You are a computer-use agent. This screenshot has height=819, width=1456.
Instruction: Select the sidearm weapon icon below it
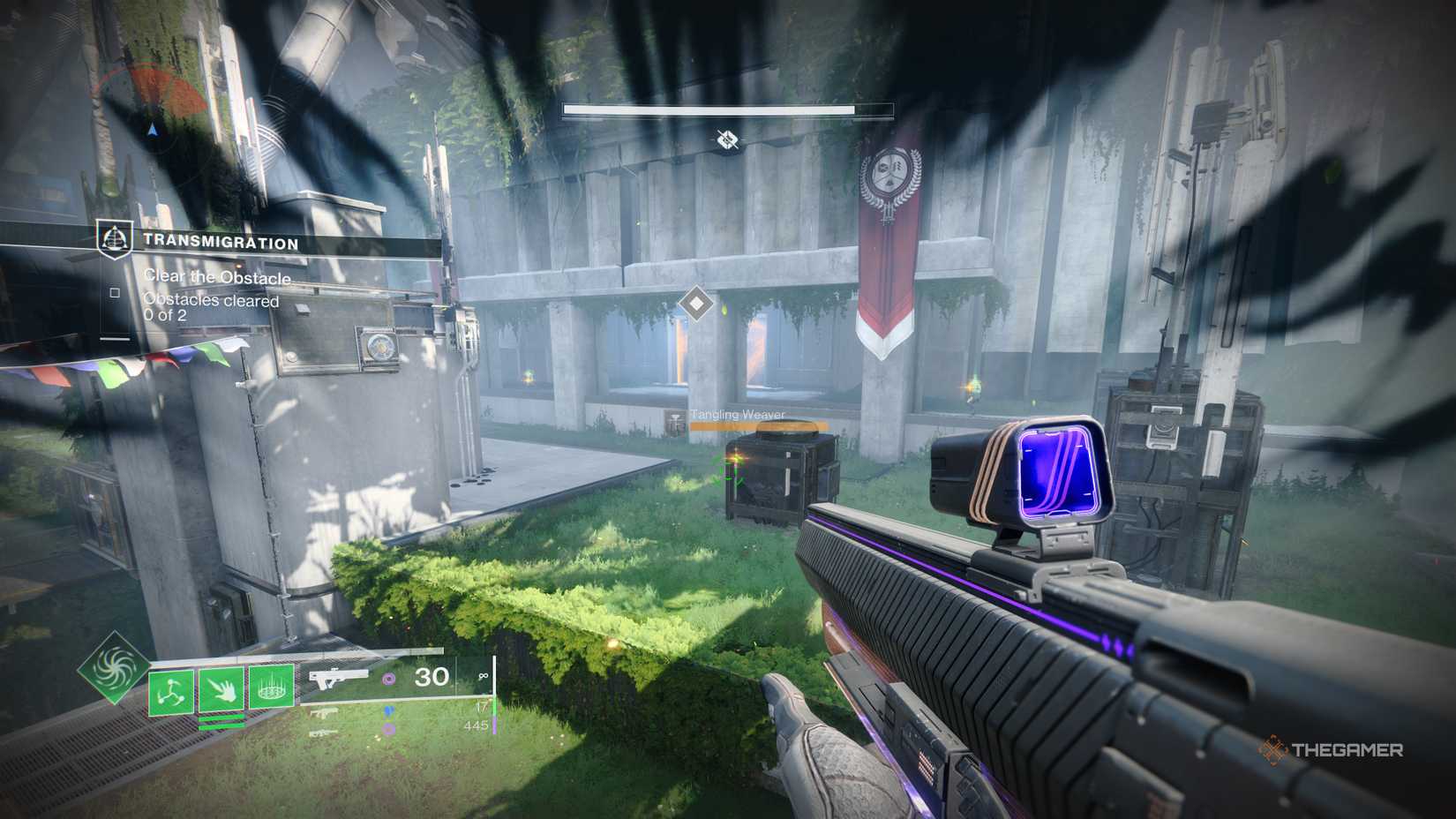[x=325, y=712]
